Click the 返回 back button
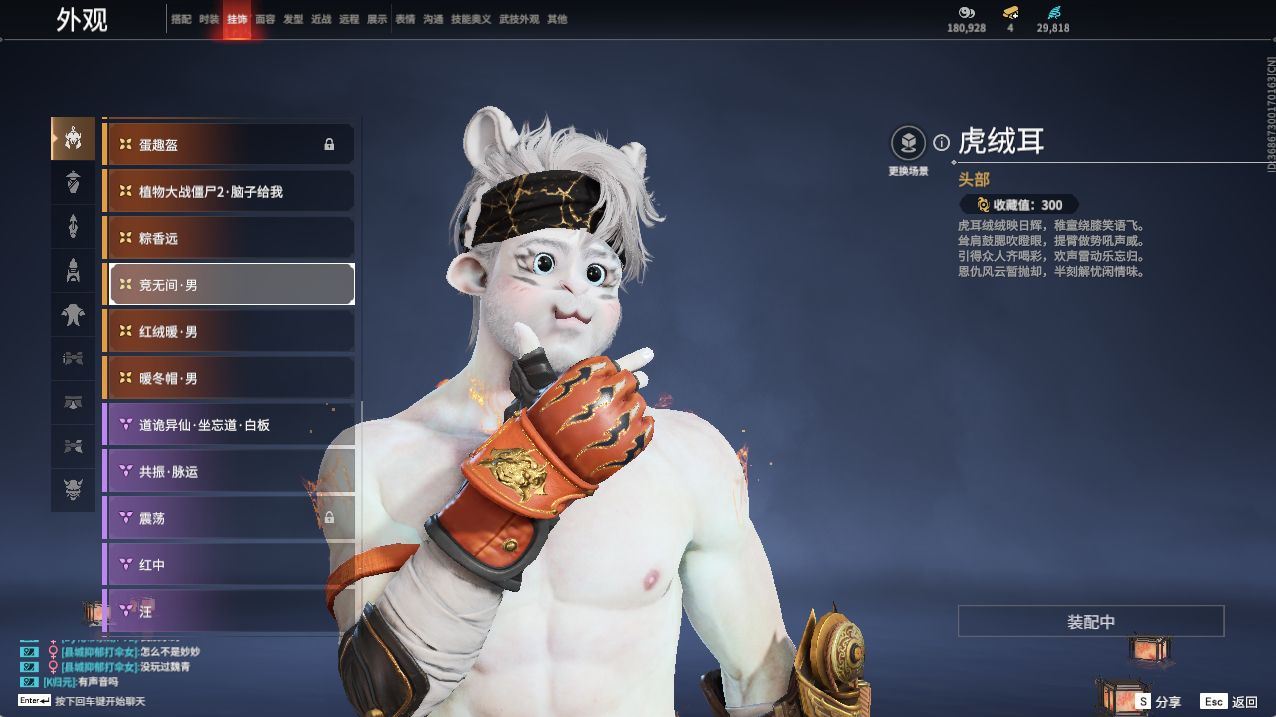The height and width of the screenshot is (717, 1276). tap(1231, 702)
